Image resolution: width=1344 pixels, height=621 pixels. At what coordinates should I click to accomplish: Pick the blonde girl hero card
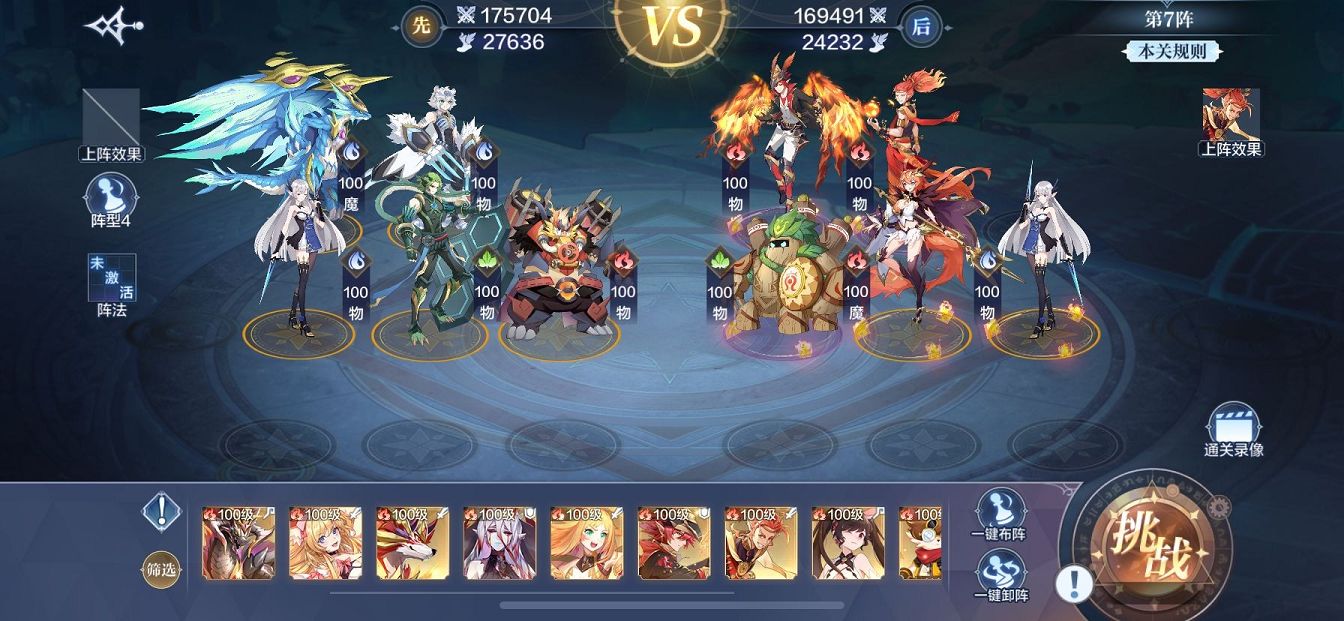click(325, 542)
